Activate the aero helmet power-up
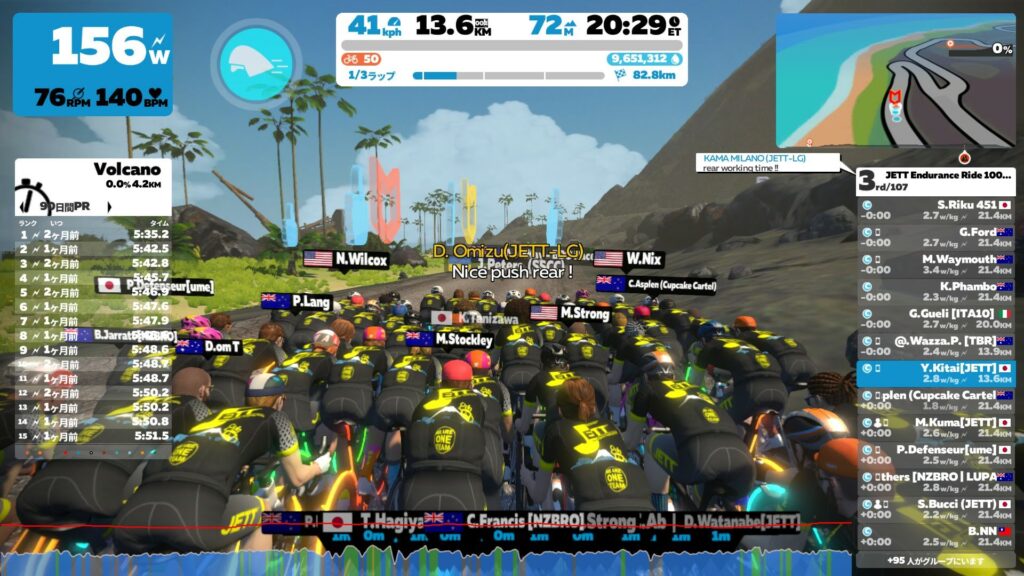The image size is (1024, 576). pos(255,62)
